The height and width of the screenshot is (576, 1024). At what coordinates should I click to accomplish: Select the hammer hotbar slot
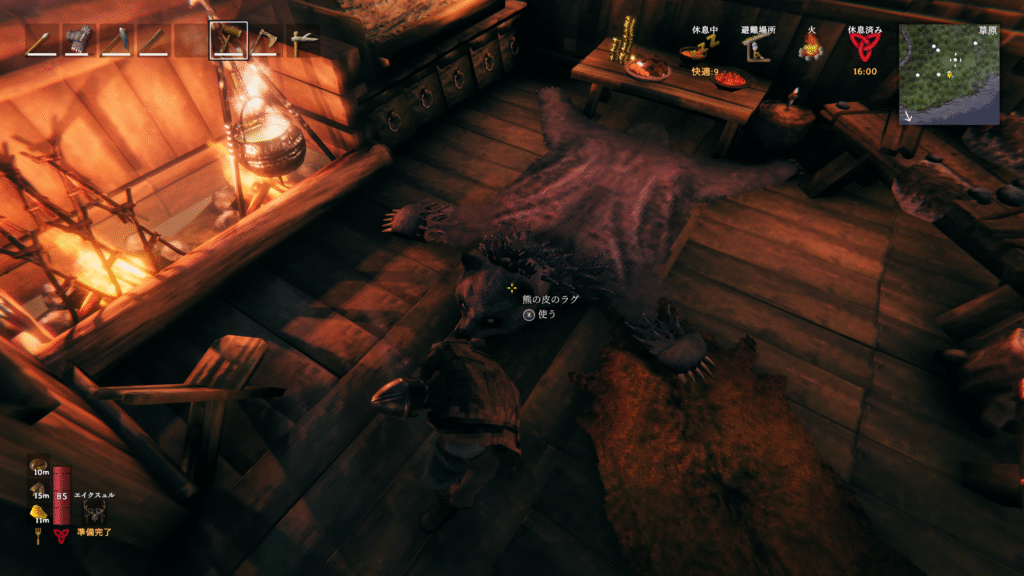pyautogui.click(x=228, y=41)
